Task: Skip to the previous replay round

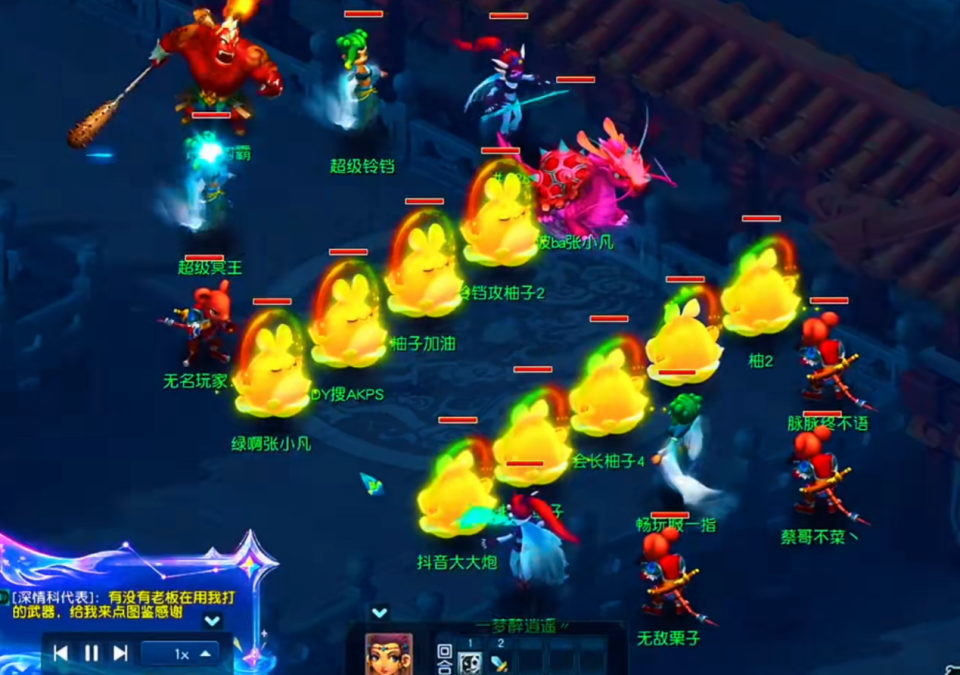Action: [x=61, y=653]
